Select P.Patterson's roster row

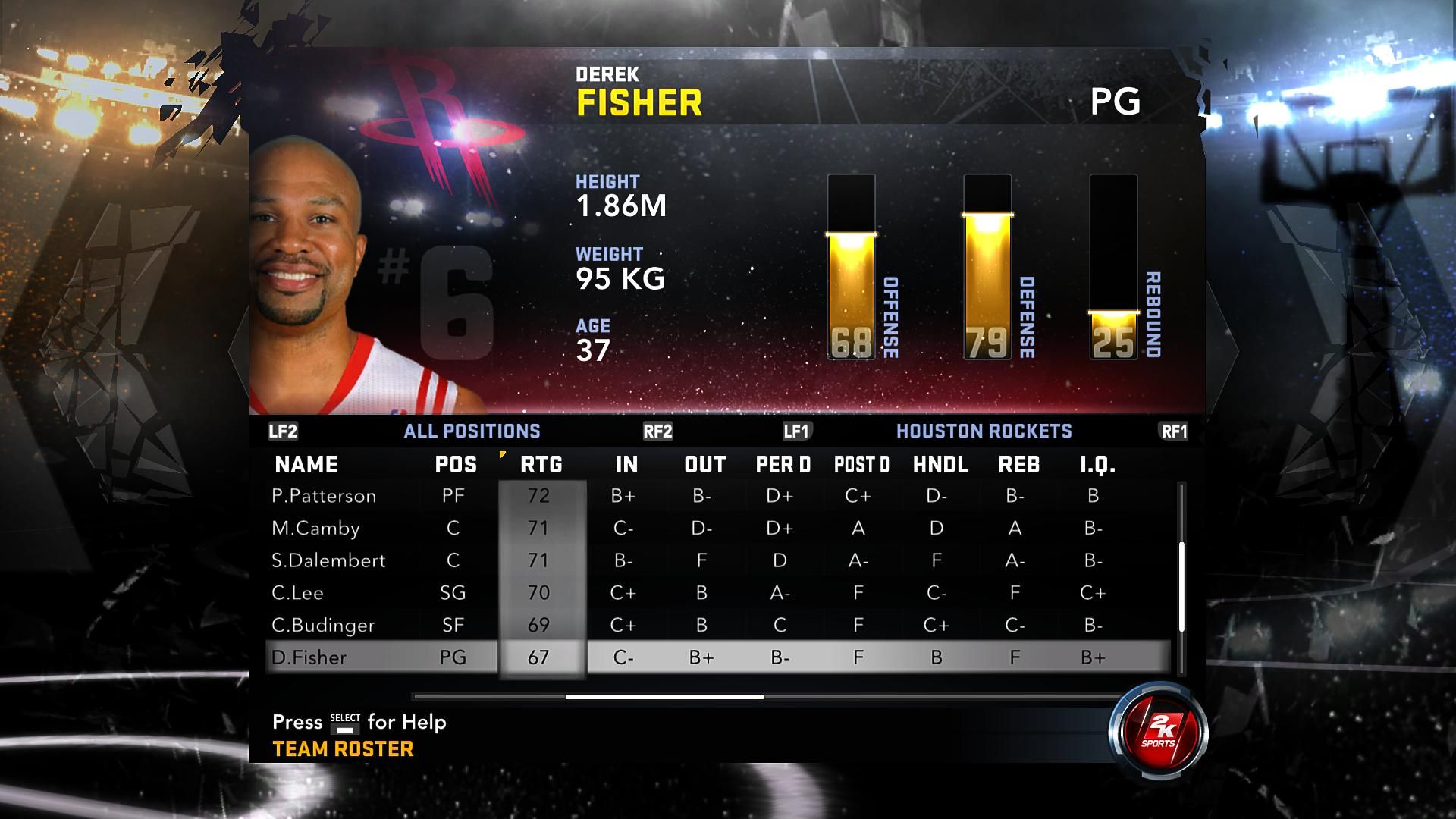(x=324, y=496)
